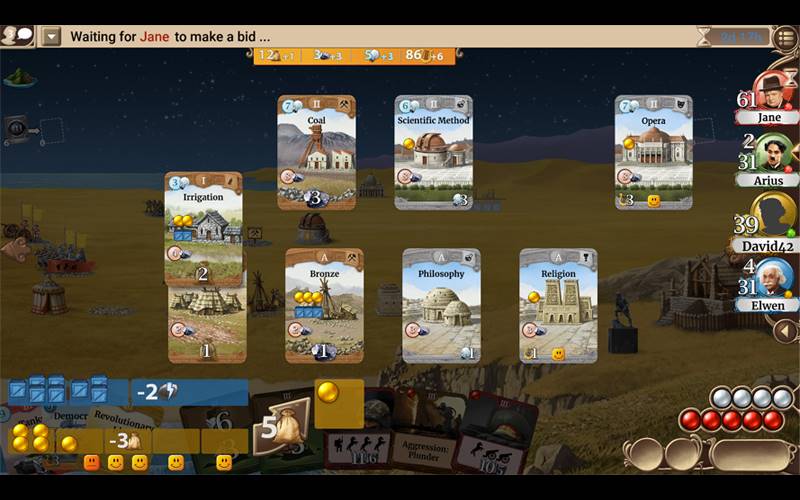The image size is (800, 500).
Task: Choose the Philosophy card
Action: (441, 304)
